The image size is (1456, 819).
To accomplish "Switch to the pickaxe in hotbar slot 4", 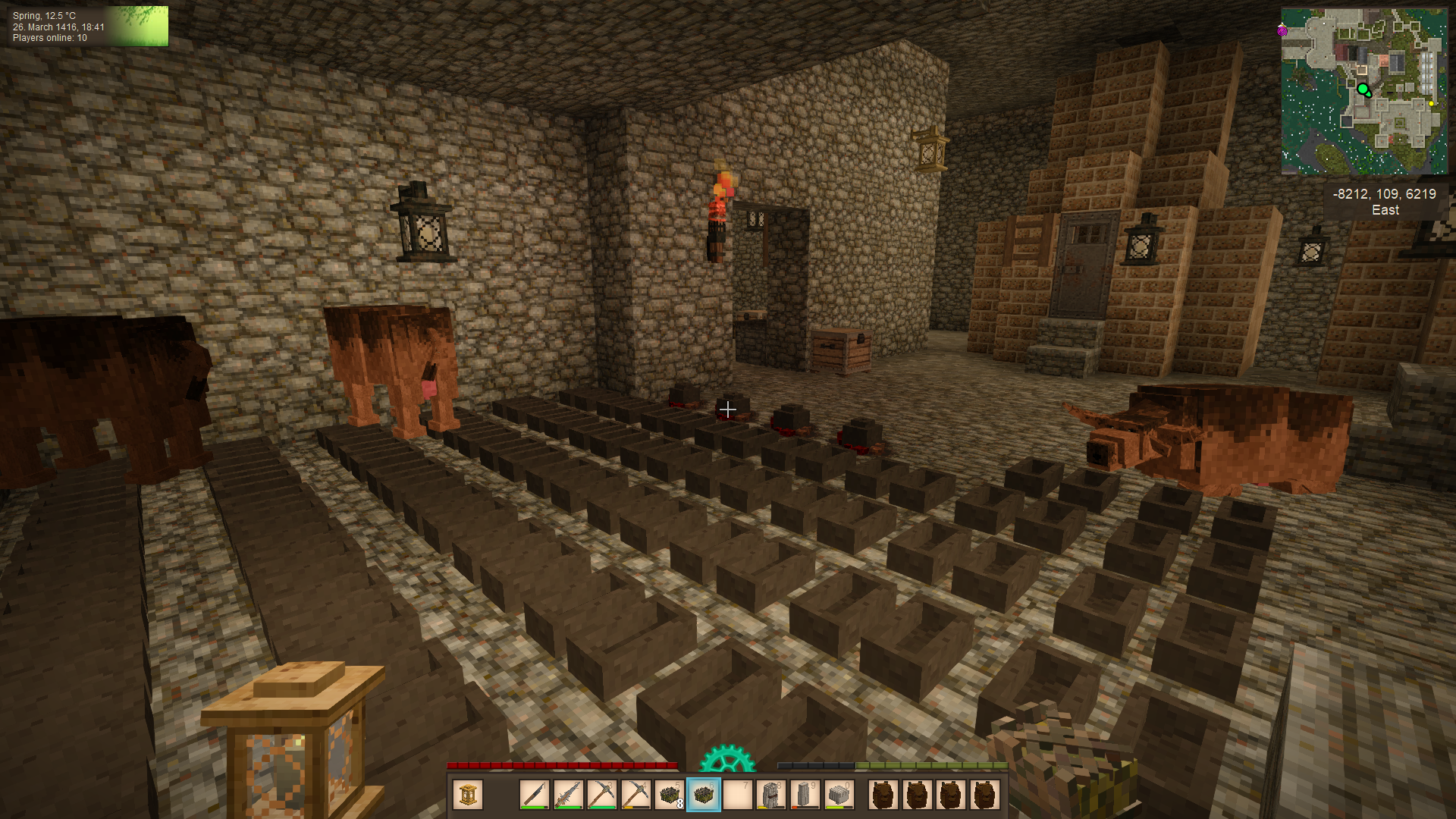I will [x=635, y=795].
